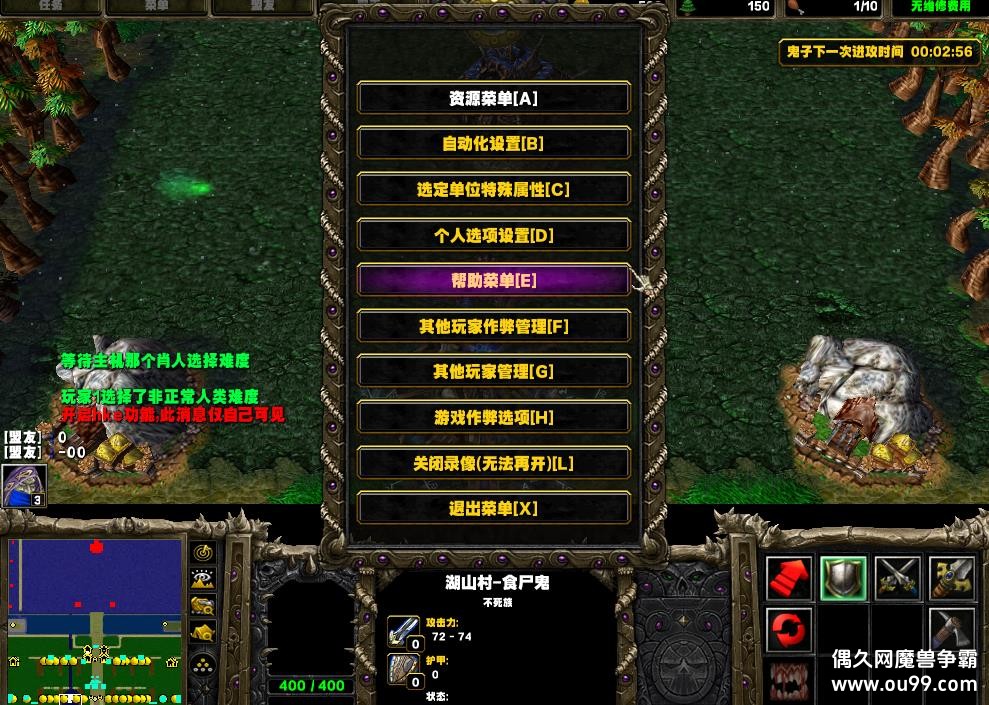Toggle the minimap terrain eye button

click(204, 579)
